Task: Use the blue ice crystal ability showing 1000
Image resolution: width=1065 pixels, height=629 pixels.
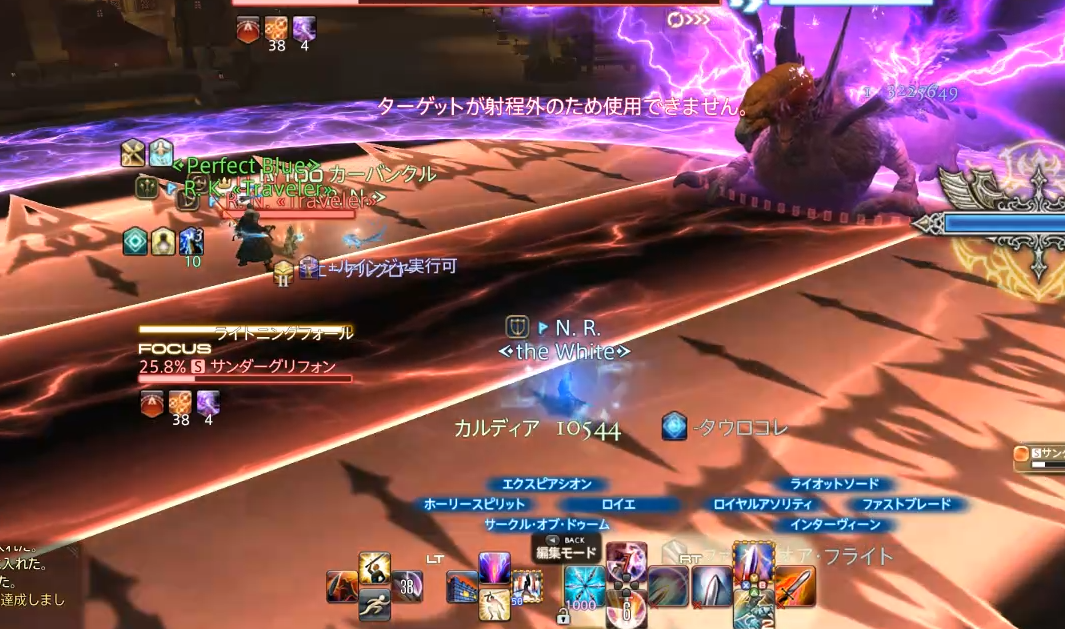Action: [584, 586]
